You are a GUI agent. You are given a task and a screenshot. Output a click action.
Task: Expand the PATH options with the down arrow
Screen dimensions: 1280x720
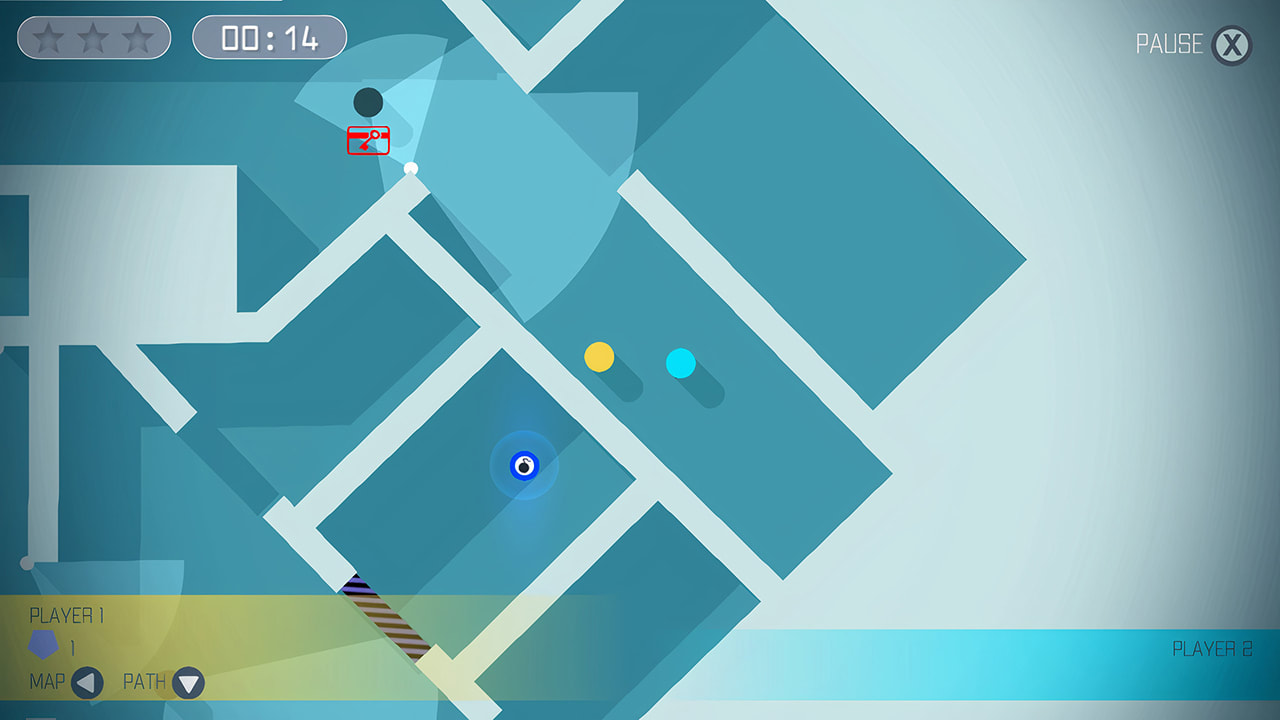[186, 684]
